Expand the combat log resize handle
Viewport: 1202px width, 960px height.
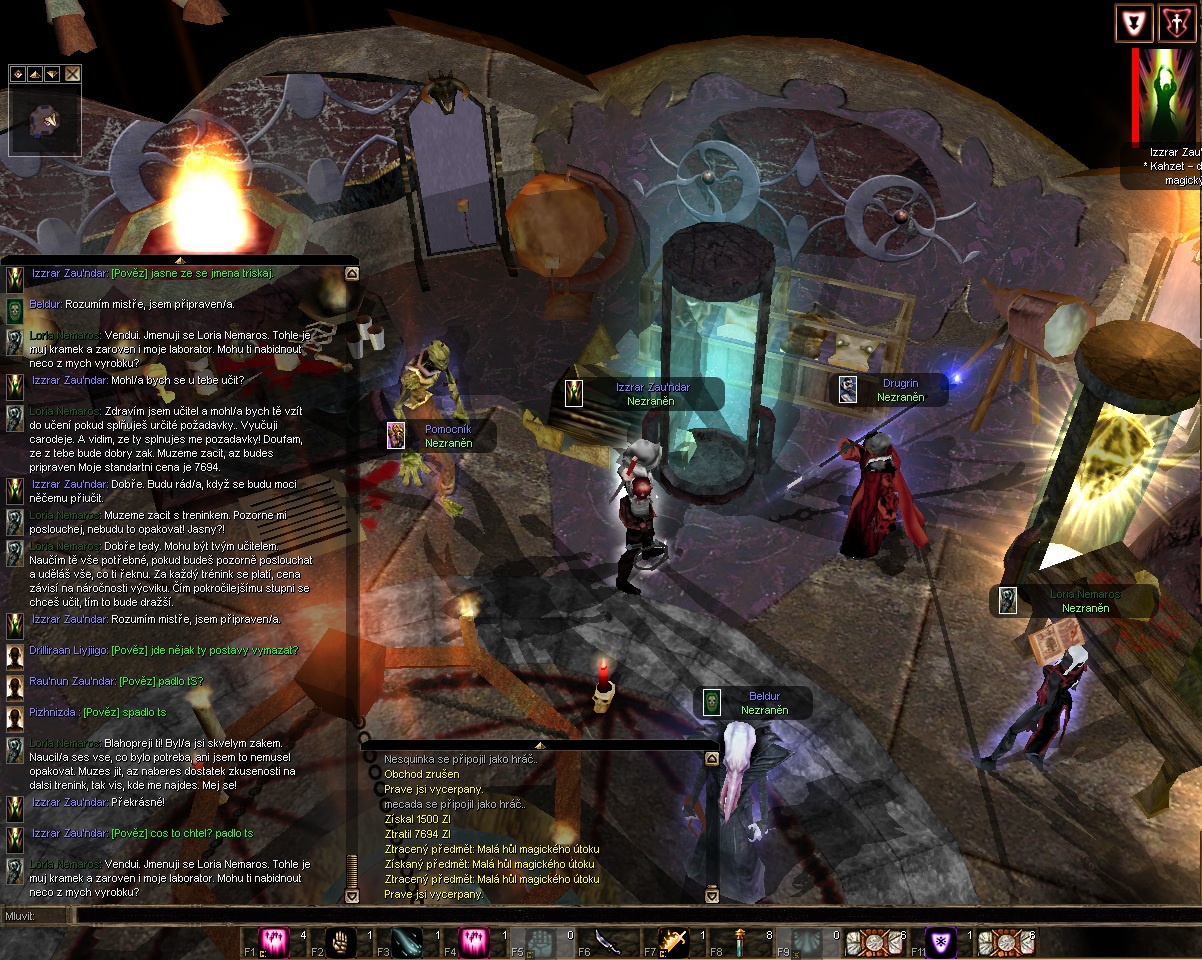point(540,745)
